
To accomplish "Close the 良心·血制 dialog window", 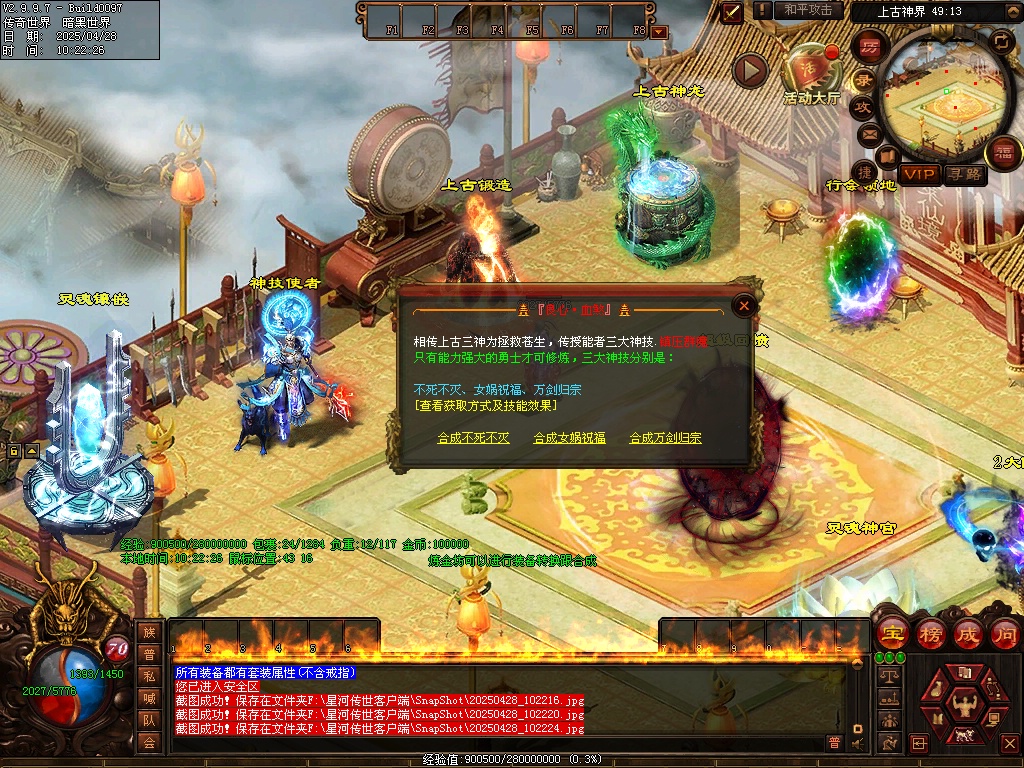I will 743,305.
